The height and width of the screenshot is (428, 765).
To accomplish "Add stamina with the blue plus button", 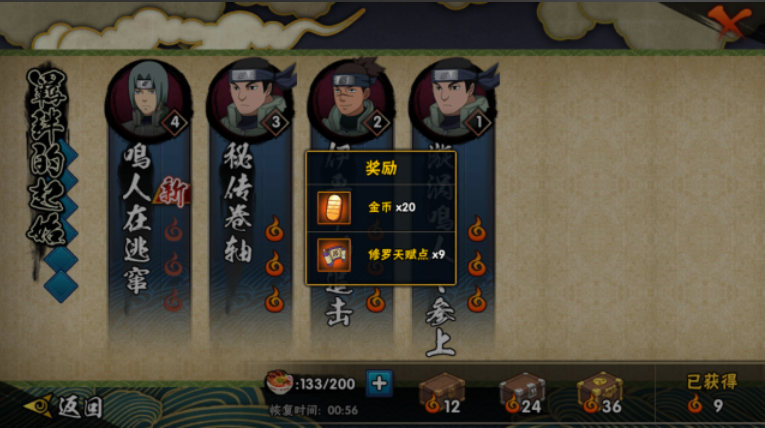I will 380,382.
